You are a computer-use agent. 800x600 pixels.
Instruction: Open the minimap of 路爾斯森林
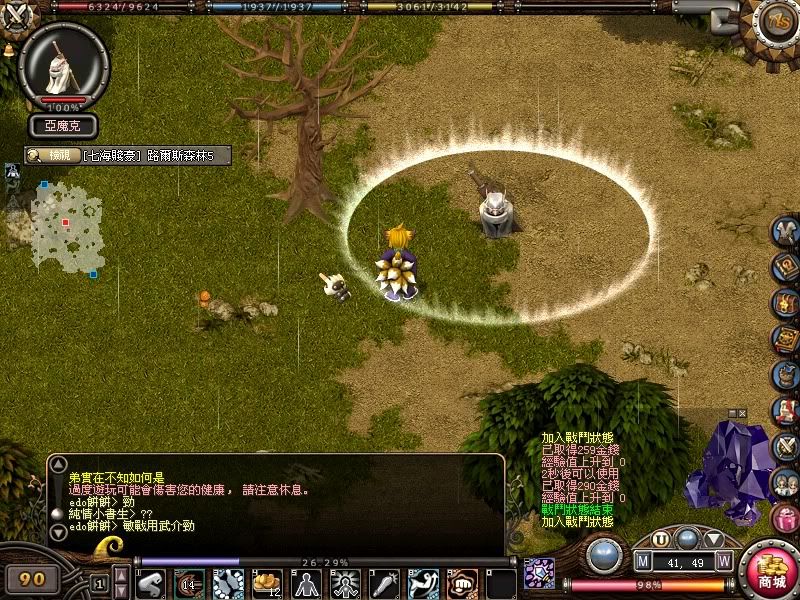coord(67,227)
